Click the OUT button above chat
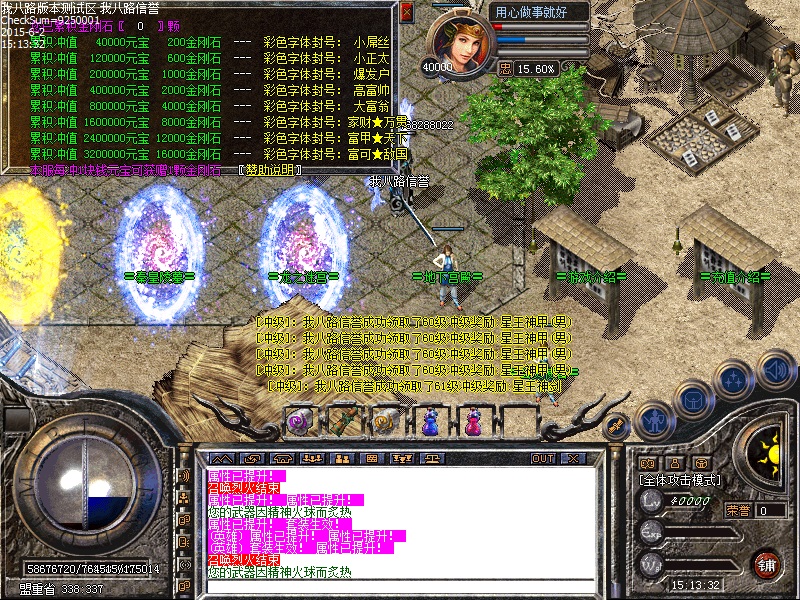This screenshot has width=800, height=600. [543, 458]
